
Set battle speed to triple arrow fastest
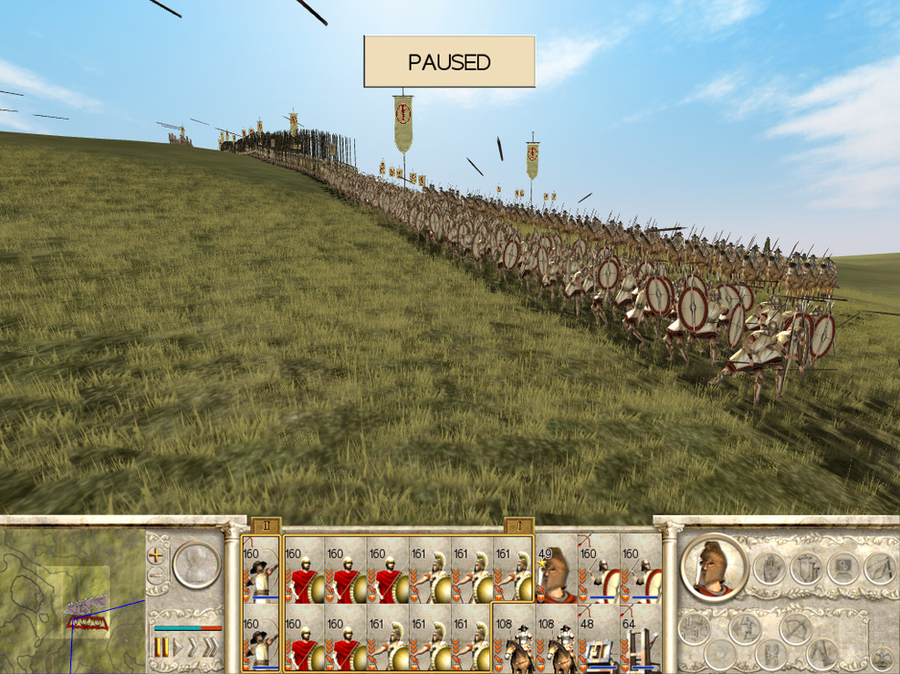209,649
